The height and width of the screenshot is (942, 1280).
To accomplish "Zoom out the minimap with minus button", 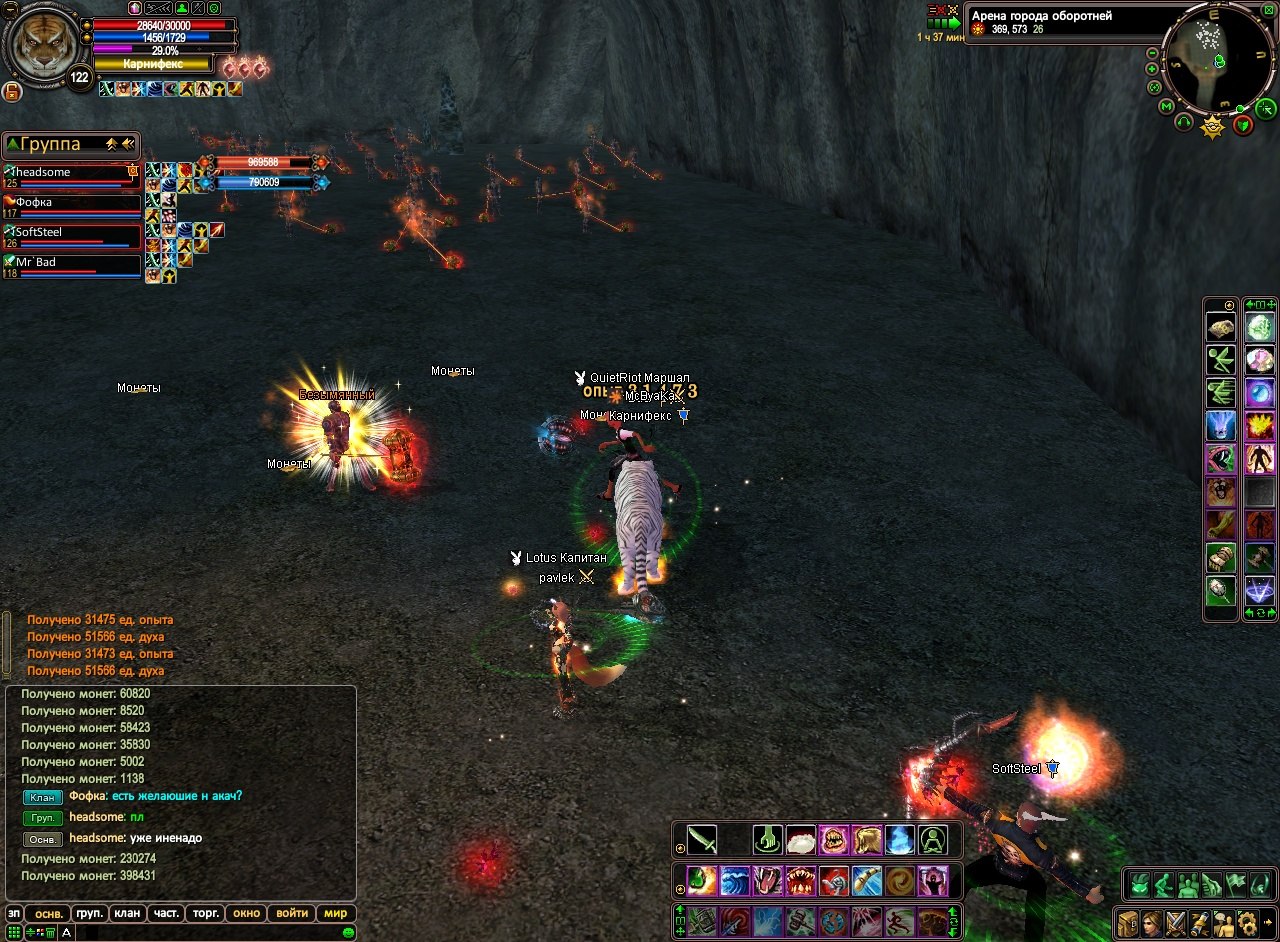I will [1153, 52].
